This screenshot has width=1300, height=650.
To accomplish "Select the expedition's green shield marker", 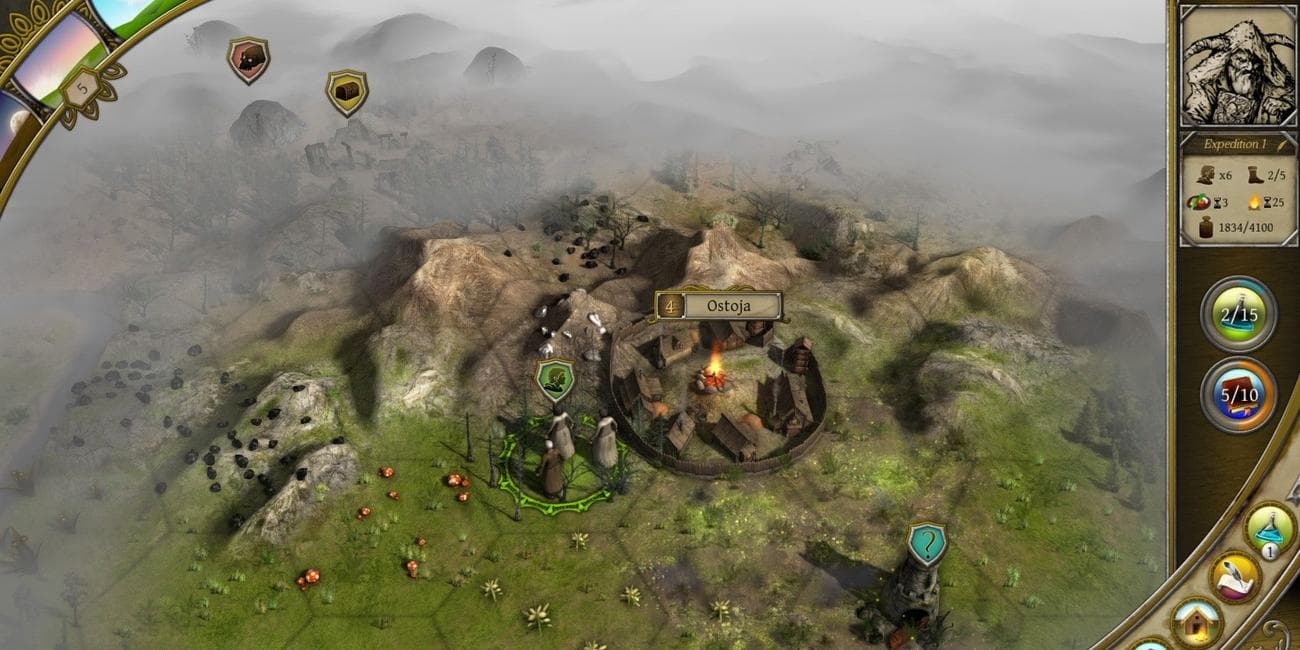I will pyautogui.click(x=555, y=379).
